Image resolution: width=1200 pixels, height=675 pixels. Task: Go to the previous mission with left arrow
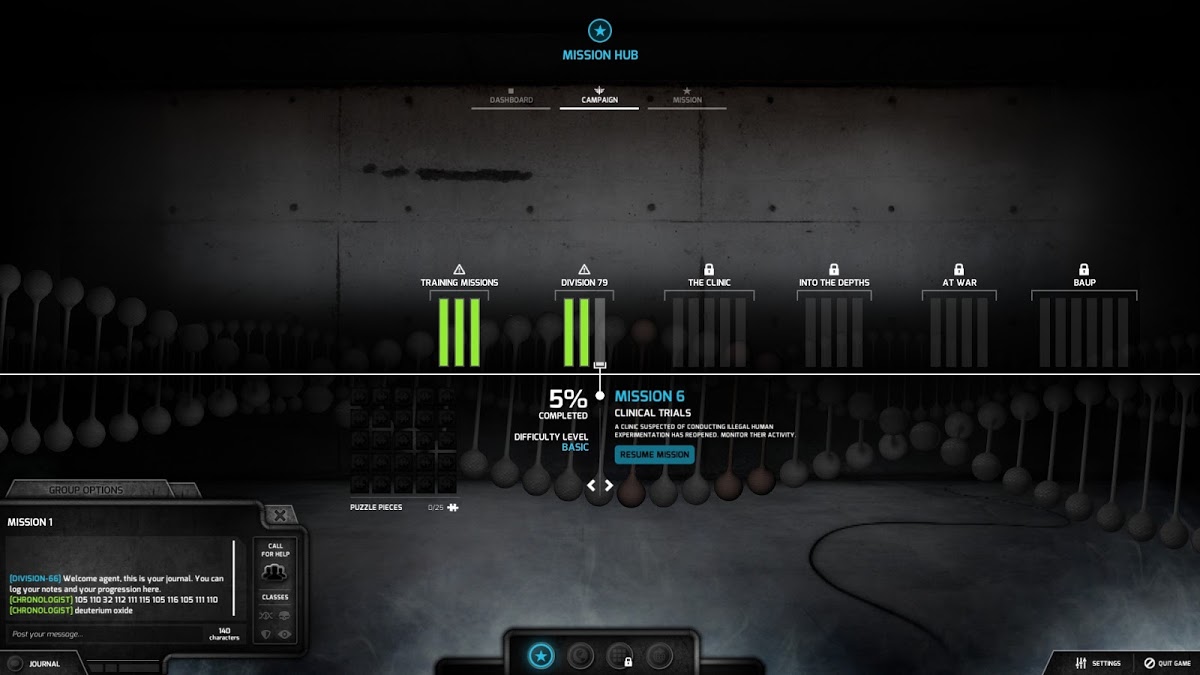pos(591,486)
